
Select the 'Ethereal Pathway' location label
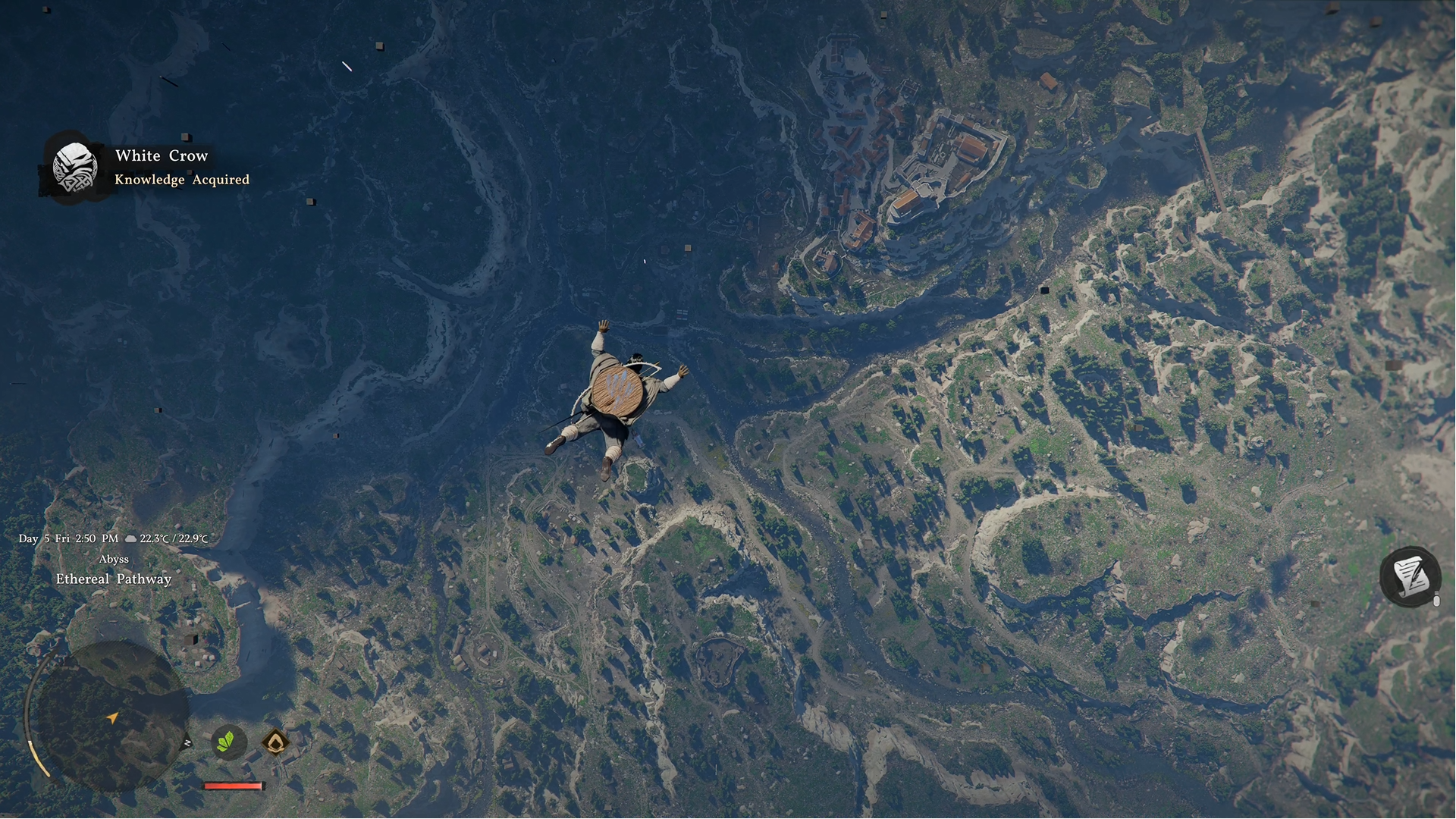[114, 579]
